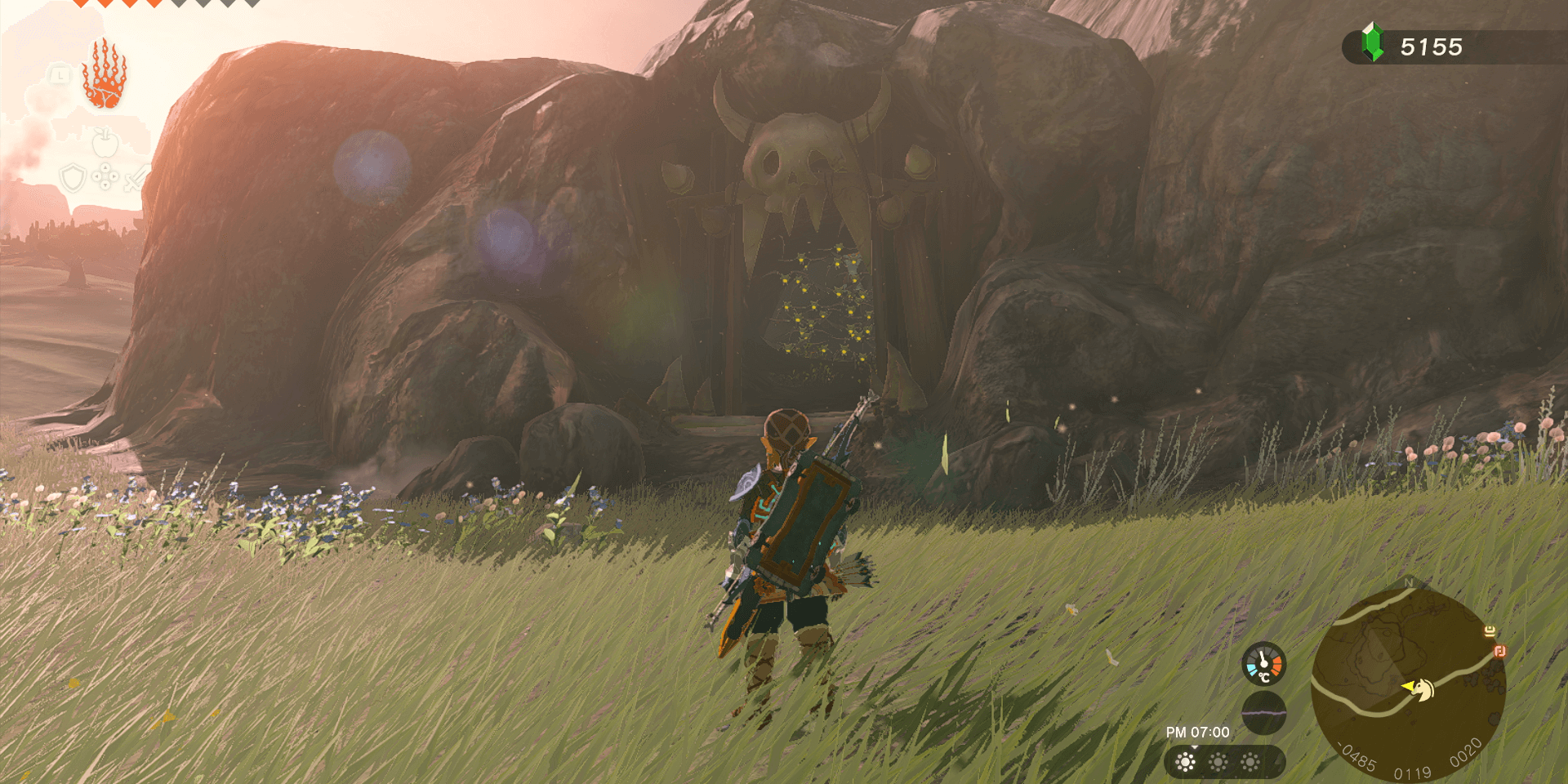Image resolution: width=1568 pixels, height=784 pixels.
Task: Open the circular minimap
Action: point(1408,683)
